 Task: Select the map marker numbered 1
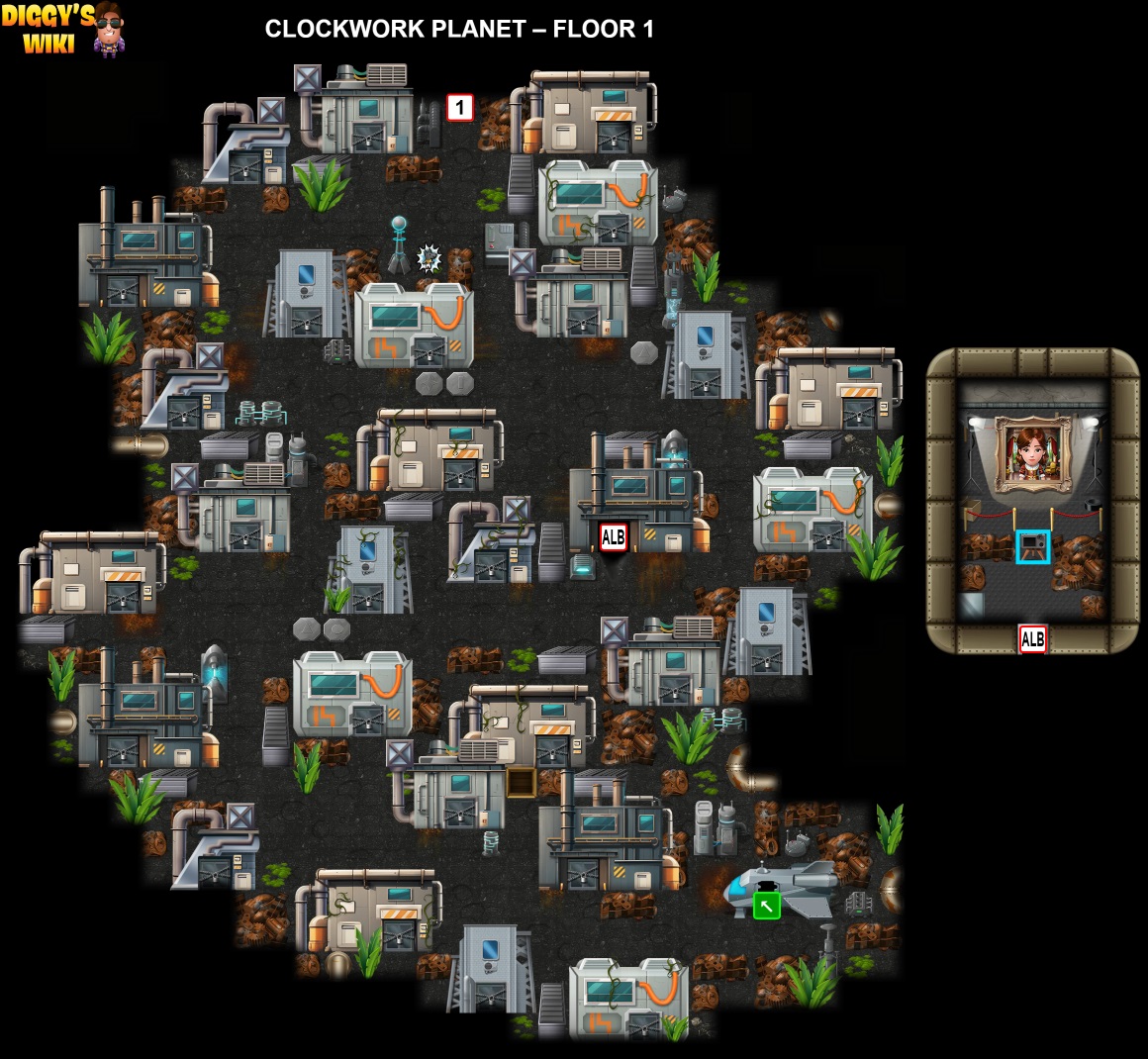click(460, 107)
